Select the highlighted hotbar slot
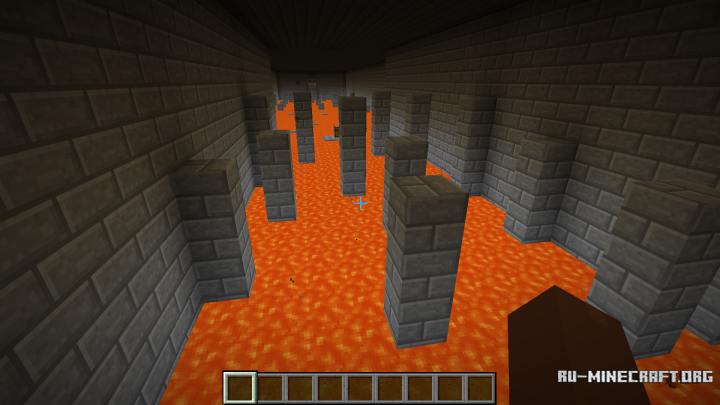Screen dimensions: 720x405 (x=240, y=387)
